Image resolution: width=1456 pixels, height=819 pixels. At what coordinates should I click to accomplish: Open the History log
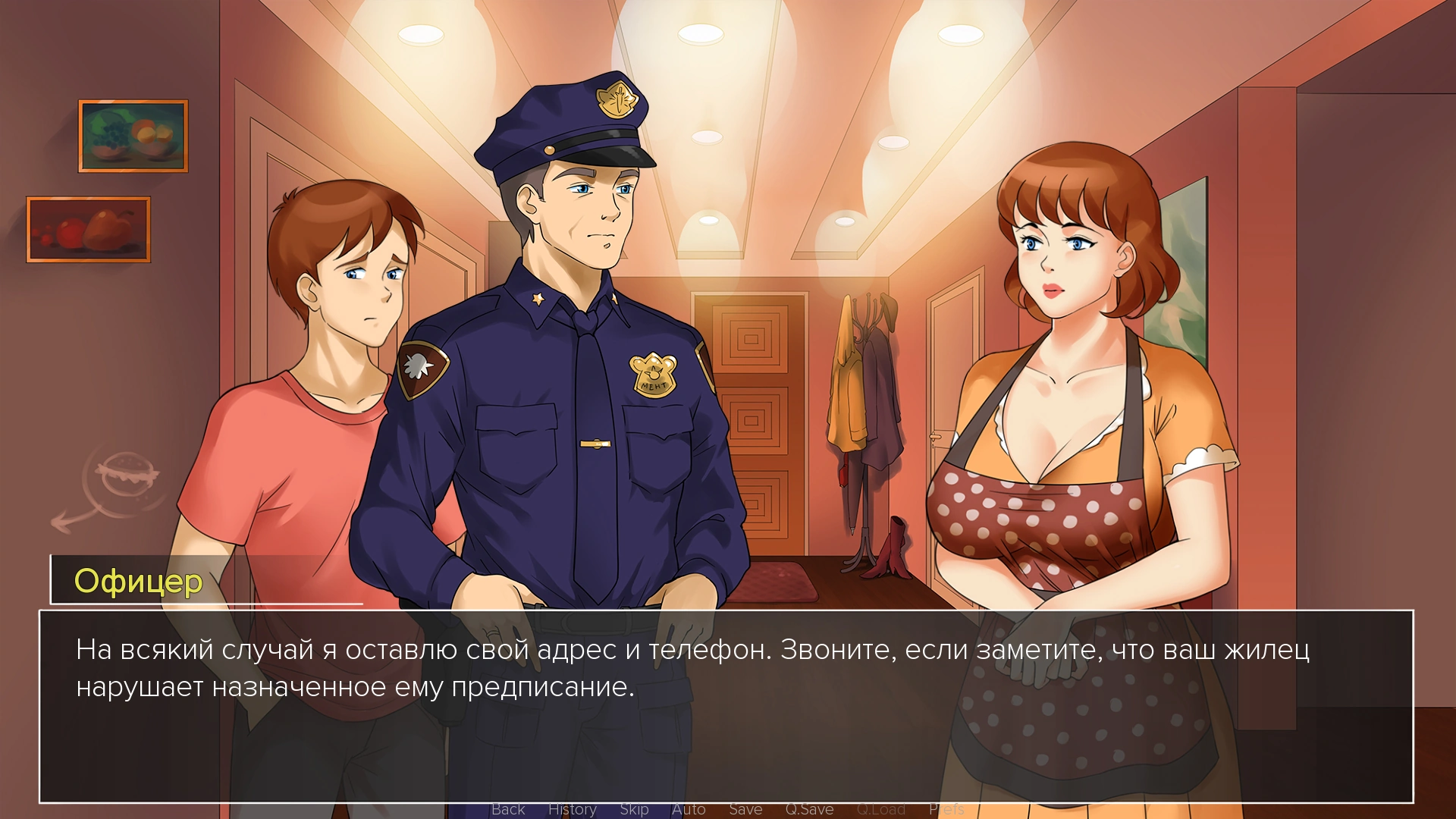pyautogui.click(x=572, y=809)
